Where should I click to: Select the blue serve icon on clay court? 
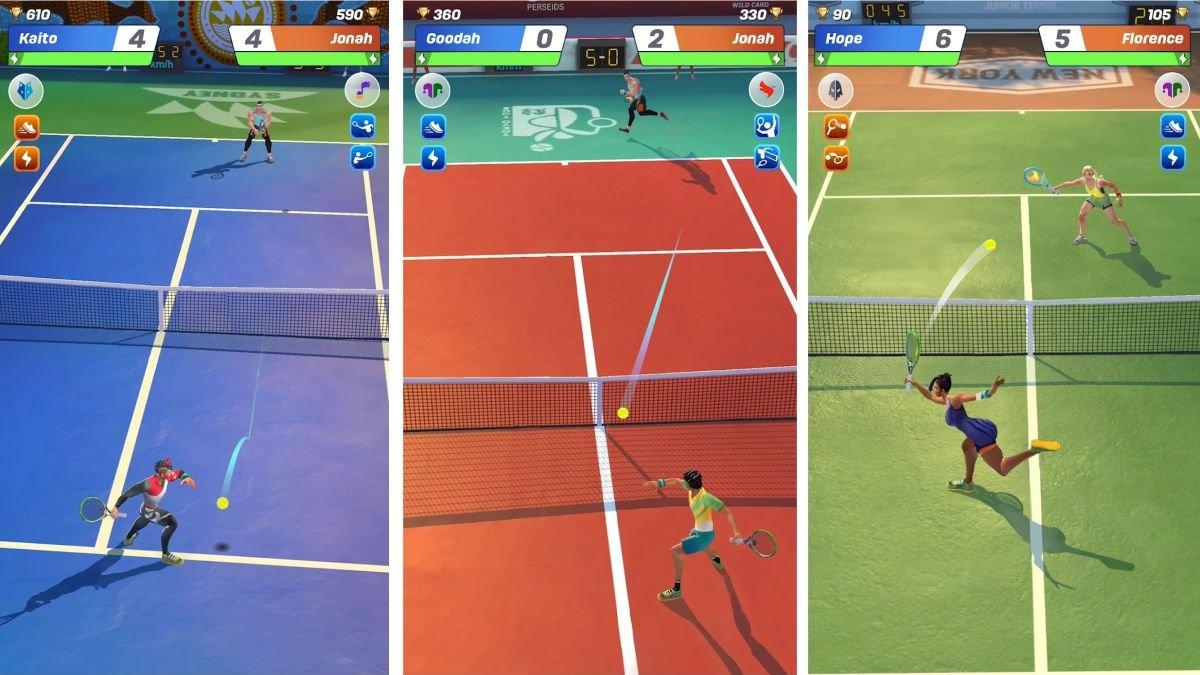(x=766, y=126)
